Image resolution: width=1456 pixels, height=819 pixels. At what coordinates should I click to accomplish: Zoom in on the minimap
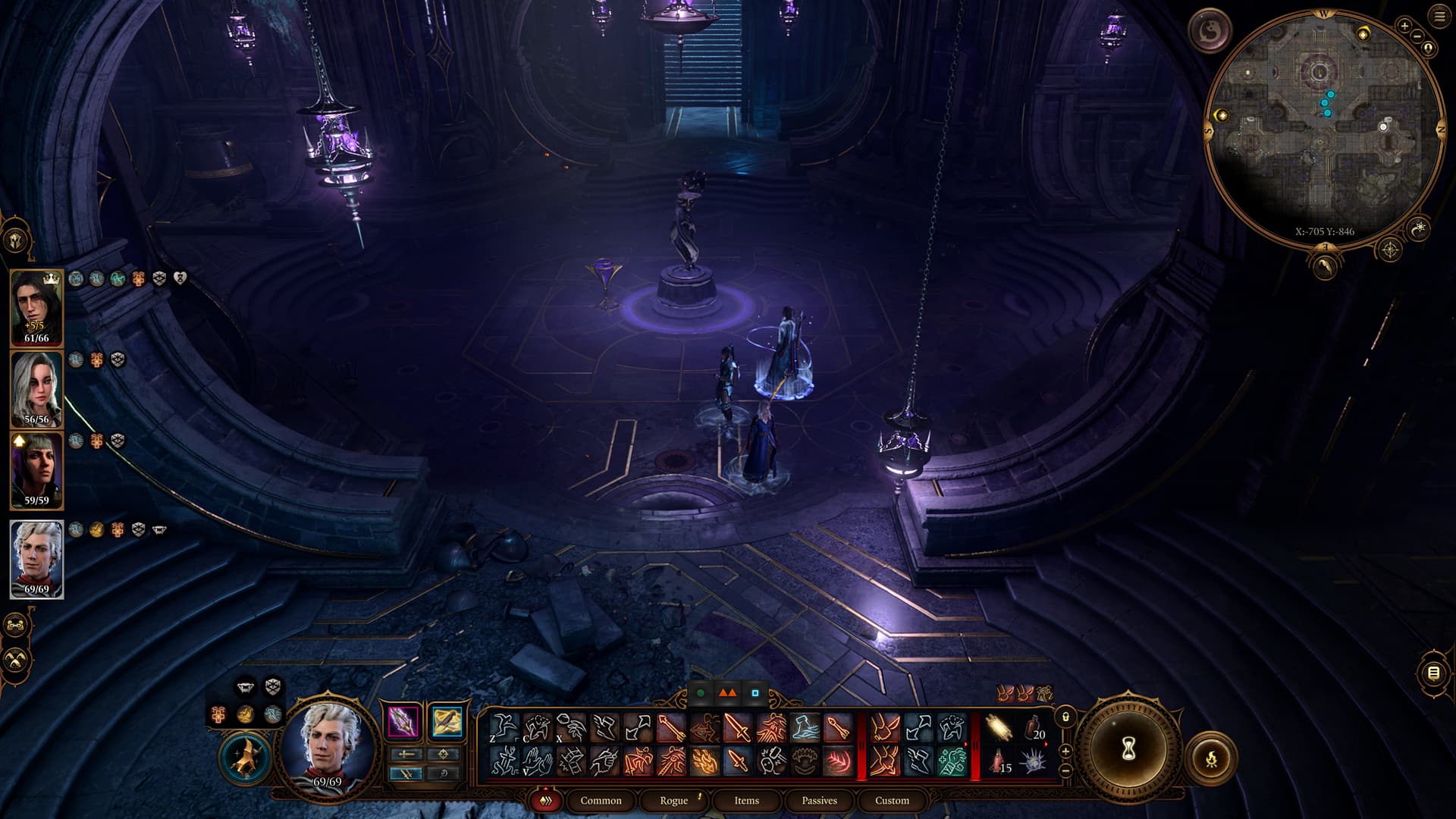tap(1404, 27)
